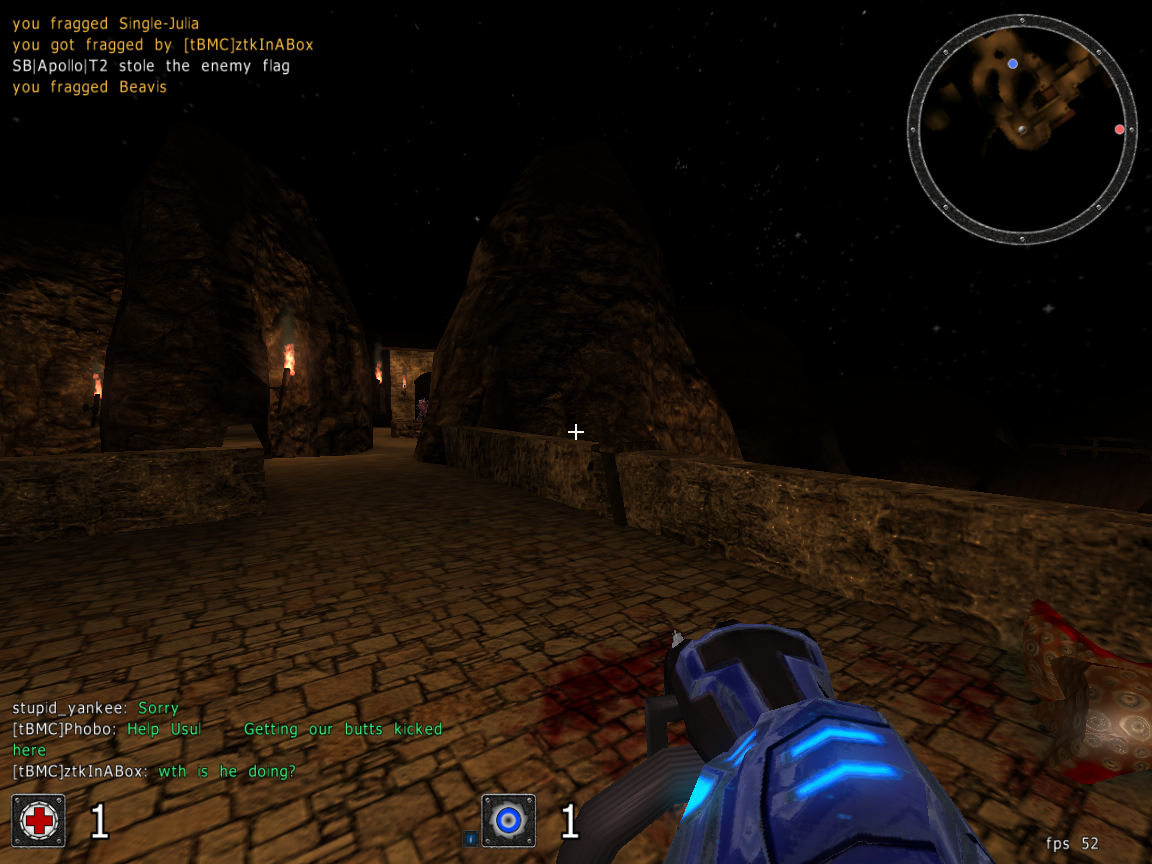Click the red cross health icon
The height and width of the screenshot is (864, 1152).
(x=39, y=821)
